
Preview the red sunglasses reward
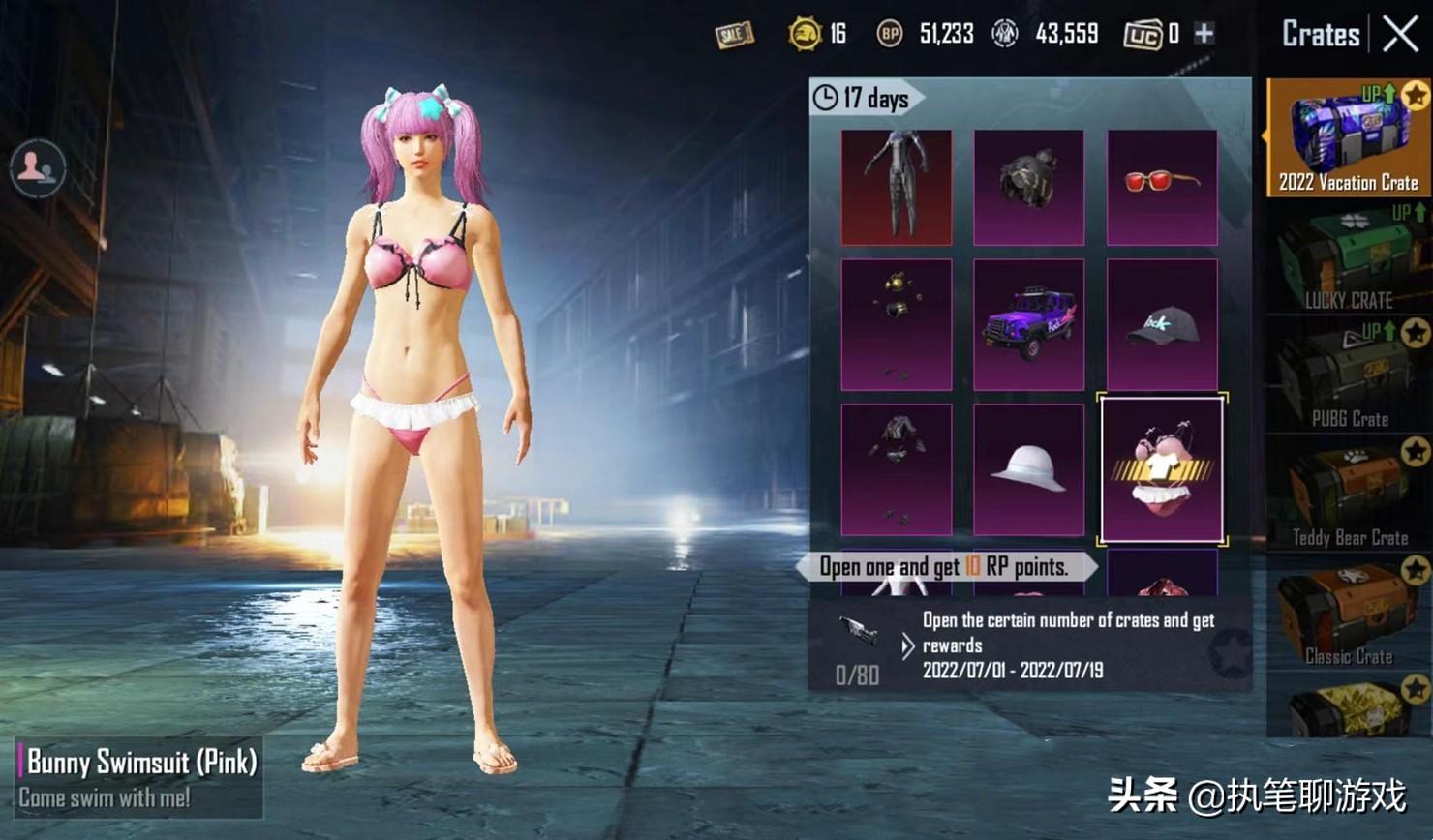1162,187
